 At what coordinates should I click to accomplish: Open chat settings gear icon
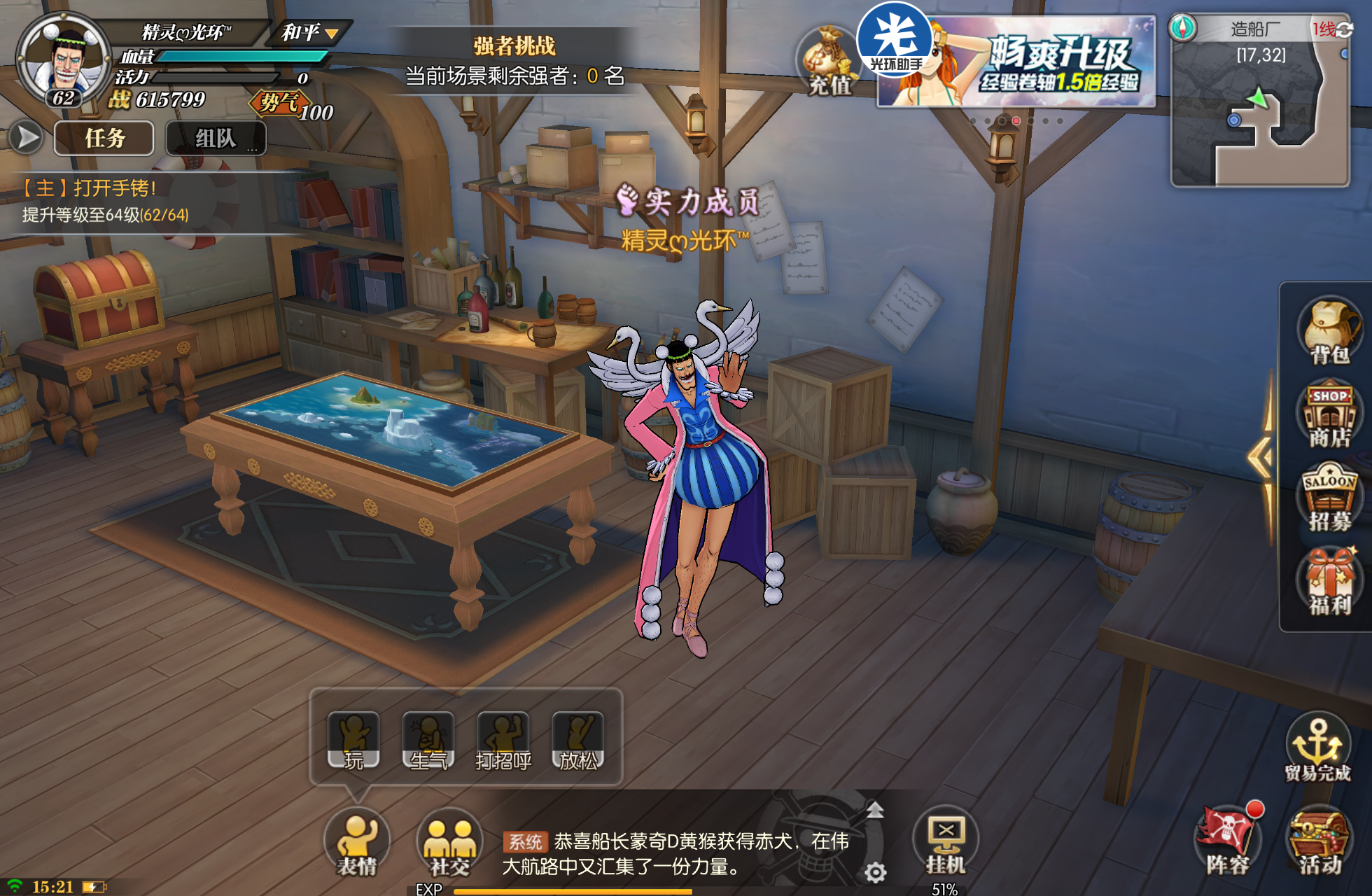coord(876,872)
